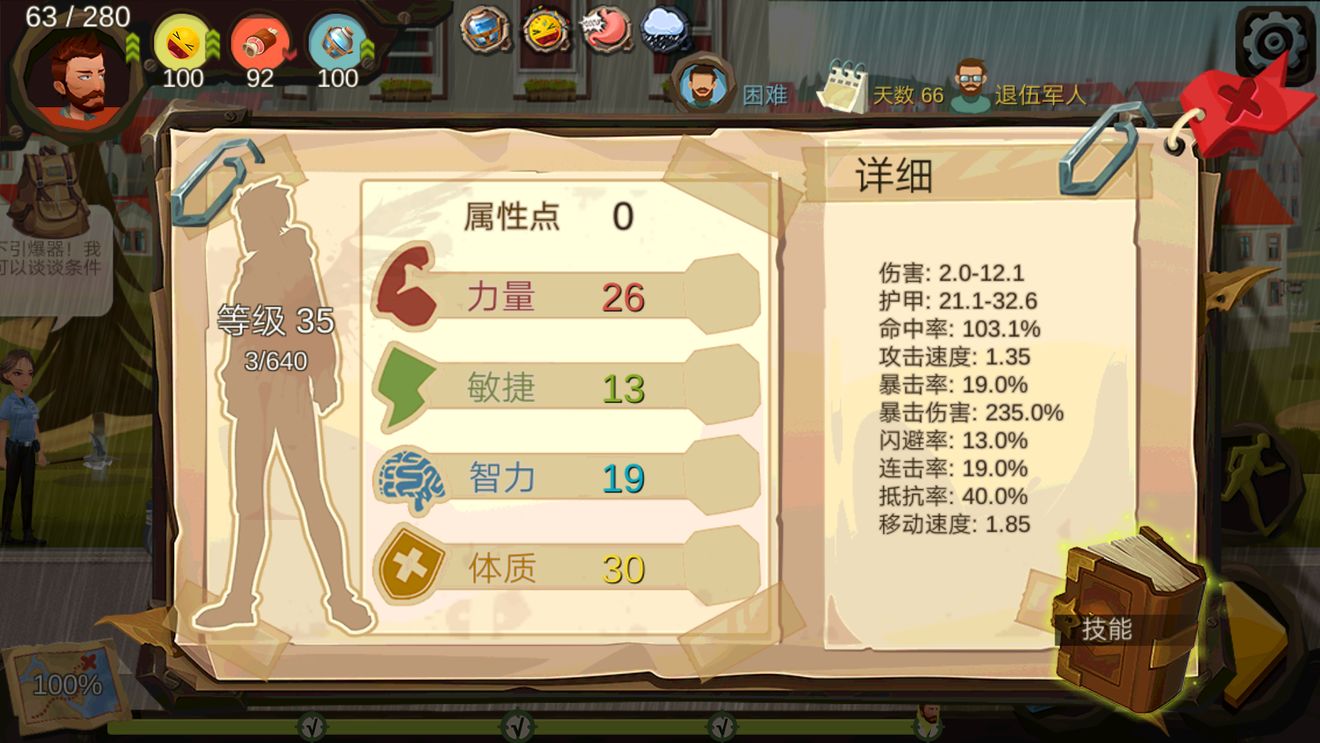This screenshot has width=1320, height=743.
Task: Inspect the stomach status effect icon
Action: pyautogui.click(x=606, y=29)
